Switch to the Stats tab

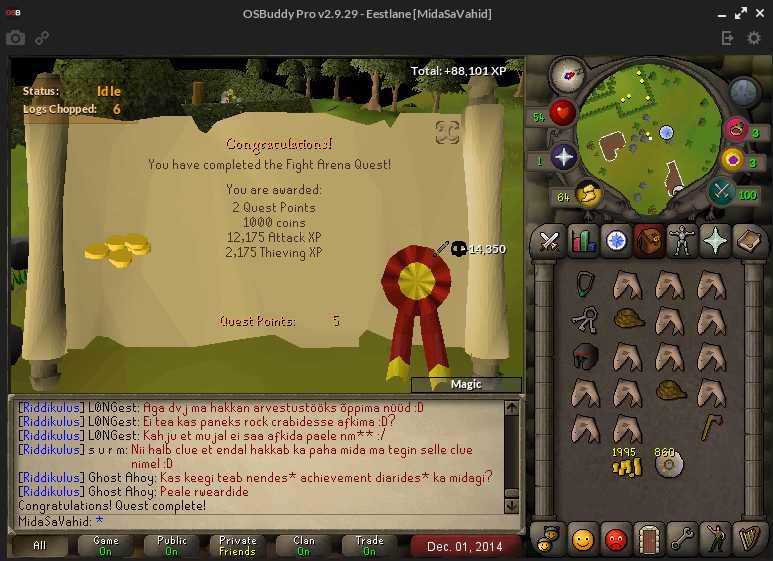click(x=582, y=241)
